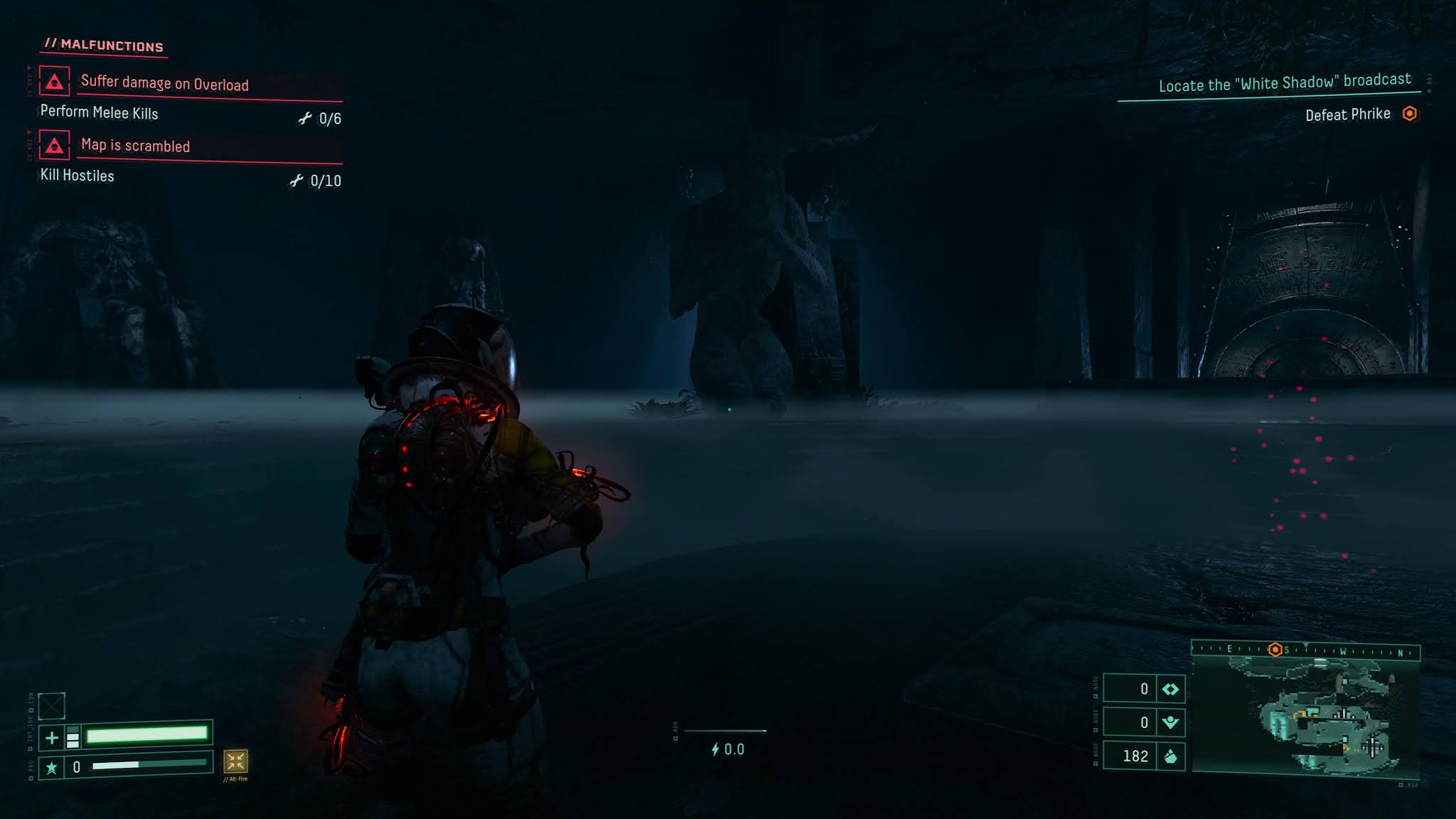Activate the Alt-Fire ability icon
This screenshot has width=1456, height=819.
coord(235,761)
